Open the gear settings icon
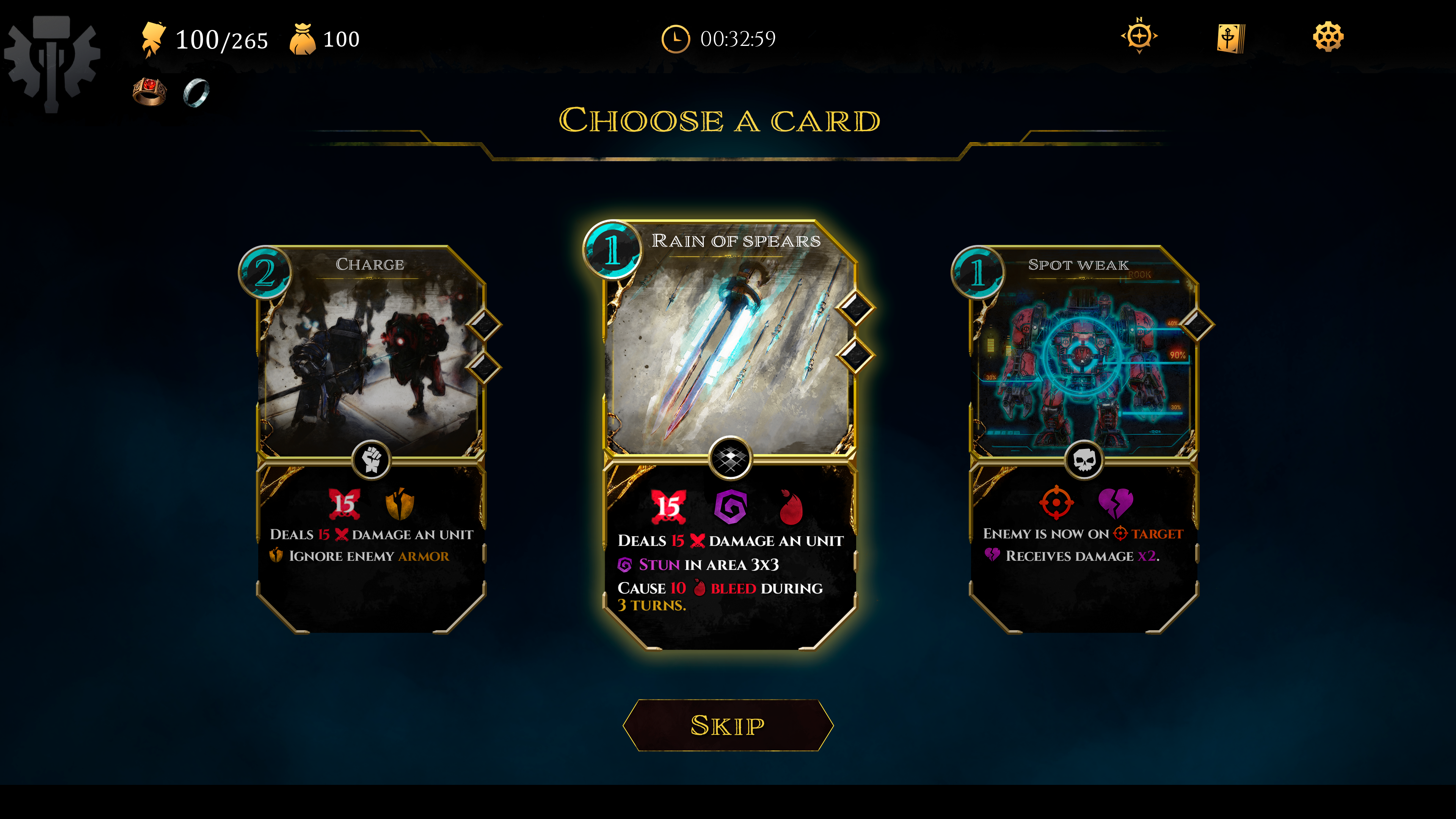1456x819 pixels. [1328, 37]
